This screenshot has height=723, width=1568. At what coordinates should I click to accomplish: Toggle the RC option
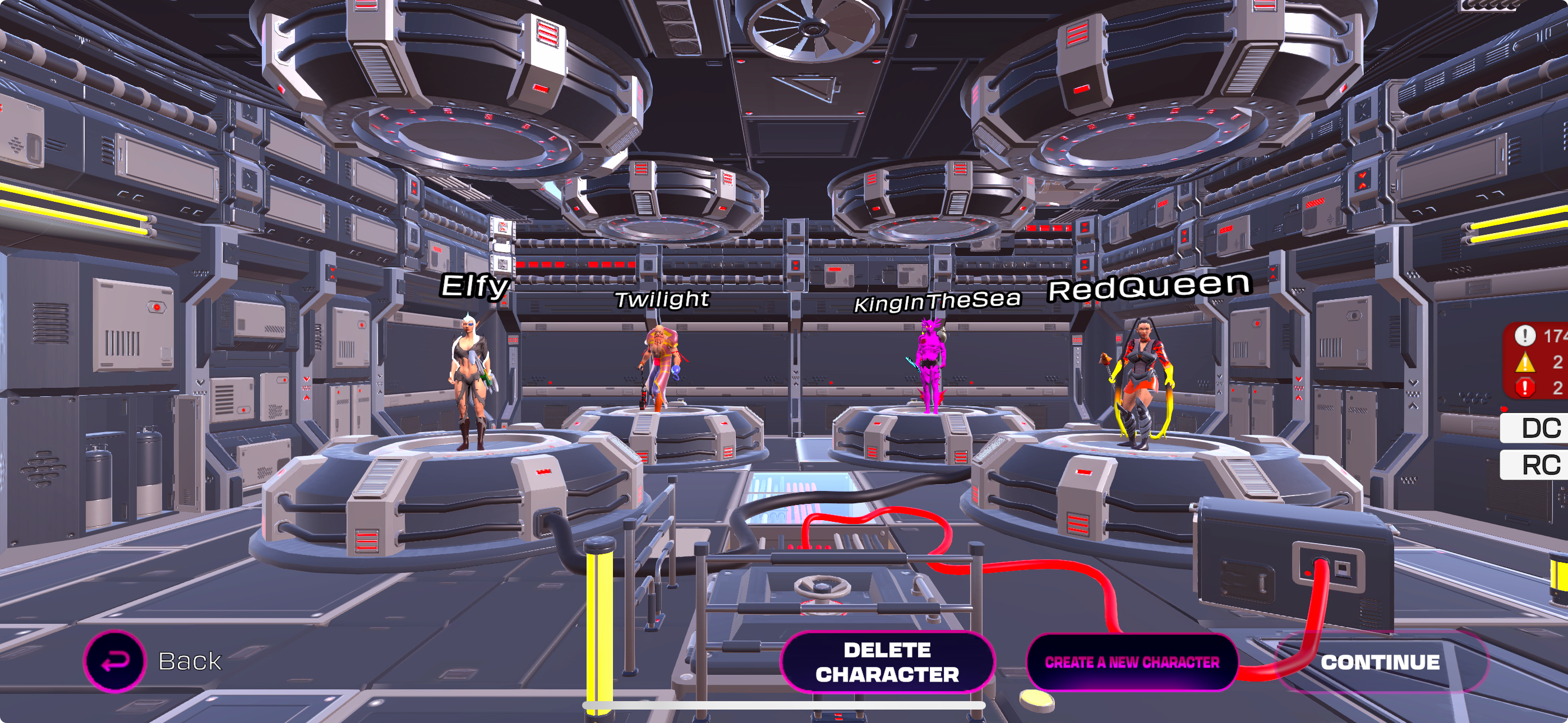click(x=1542, y=464)
